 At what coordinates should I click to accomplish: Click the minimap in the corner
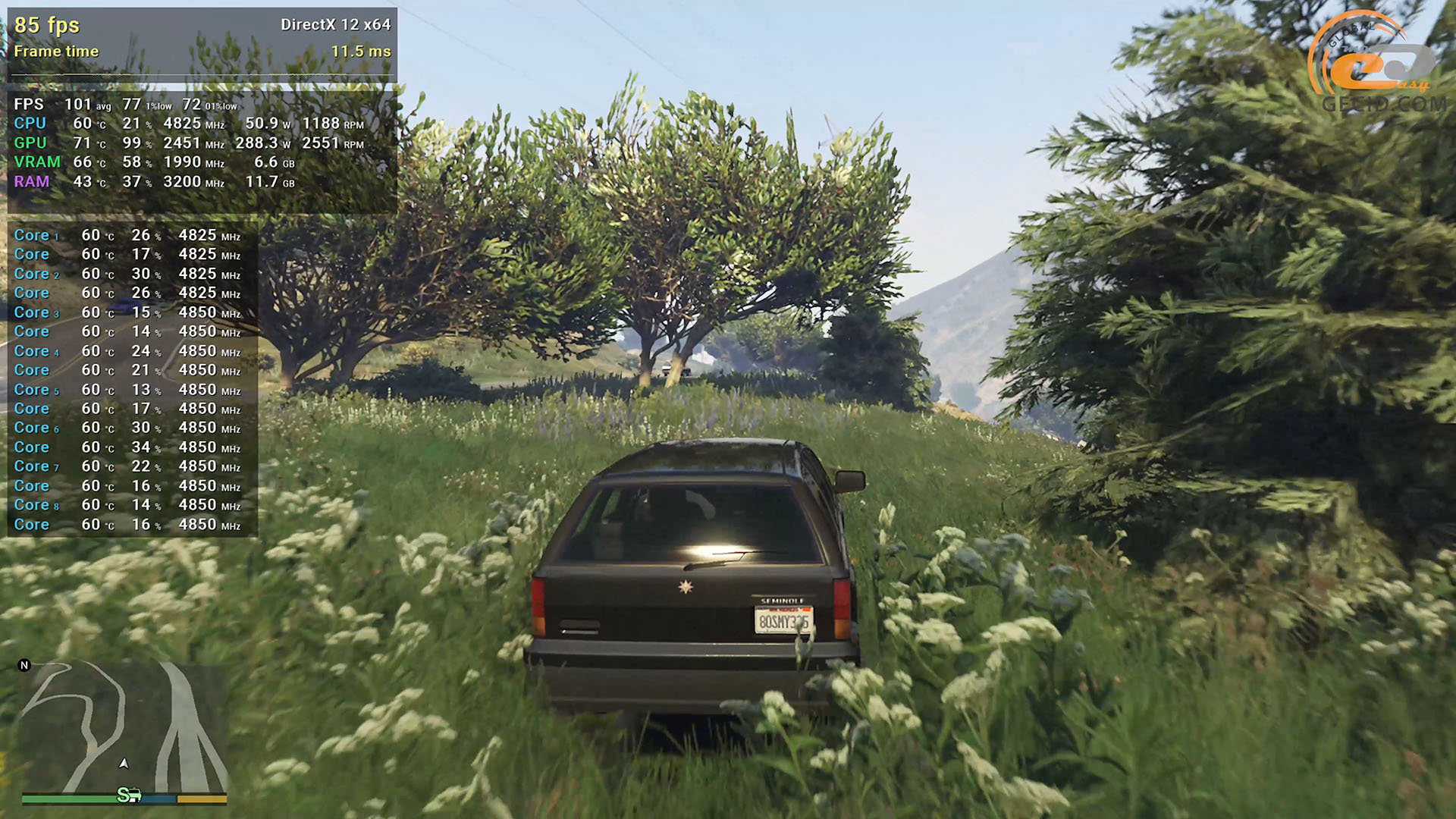click(x=124, y=728)
